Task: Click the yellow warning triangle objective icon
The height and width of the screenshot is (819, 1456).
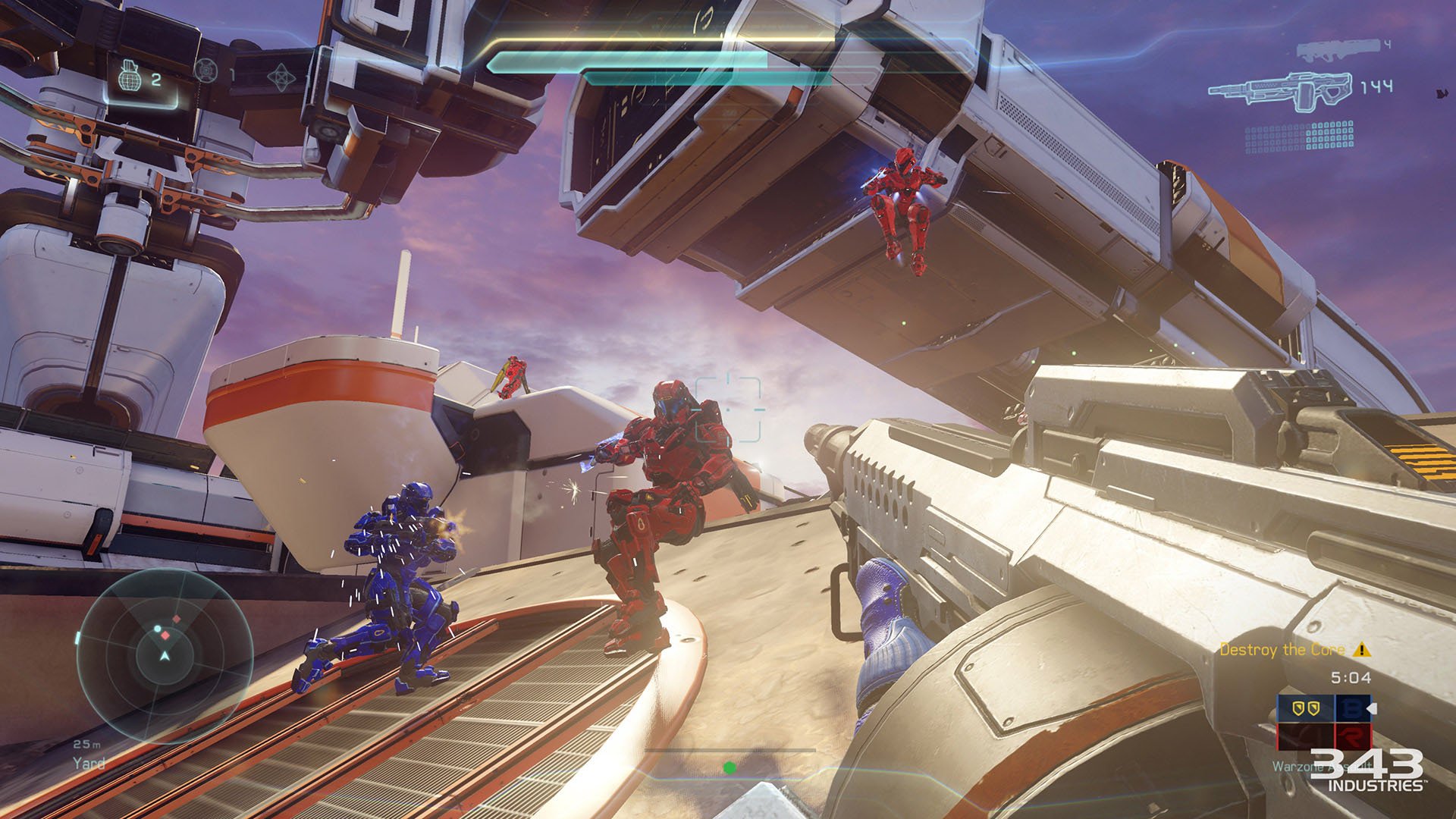Action: (1362, 649)
